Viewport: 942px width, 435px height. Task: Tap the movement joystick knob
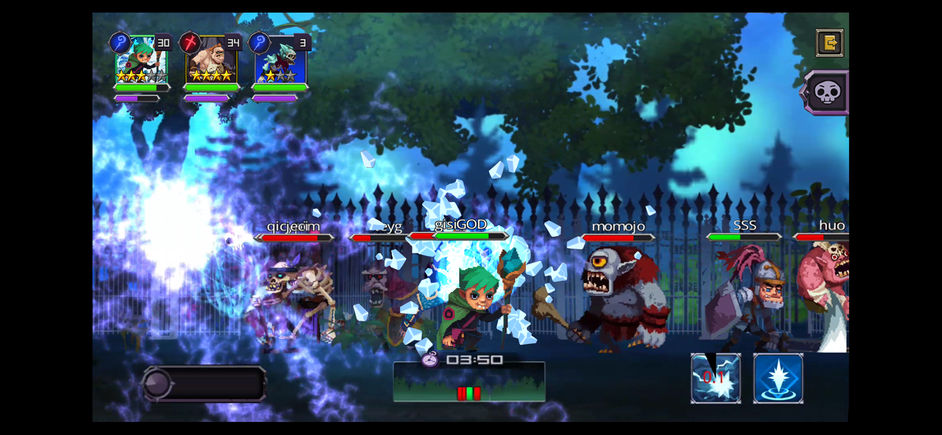(x=160, y=383)
